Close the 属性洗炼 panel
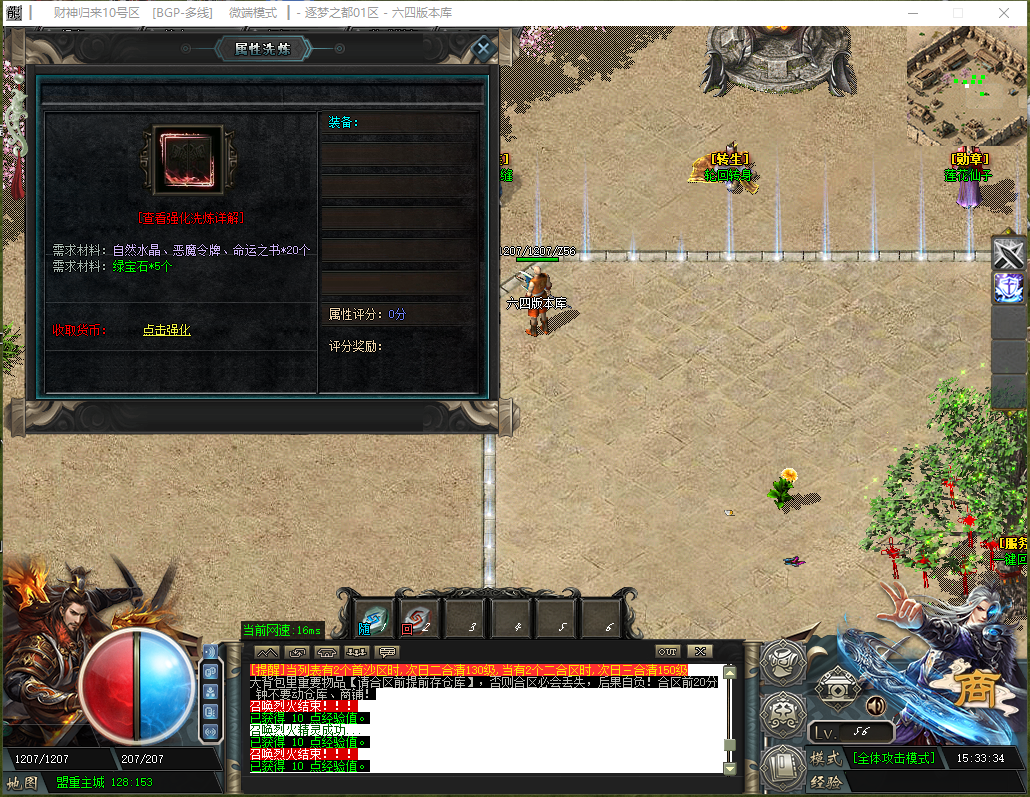This screenshot has width=1030, height=797. pyautogui.click(x=483, y=48)
